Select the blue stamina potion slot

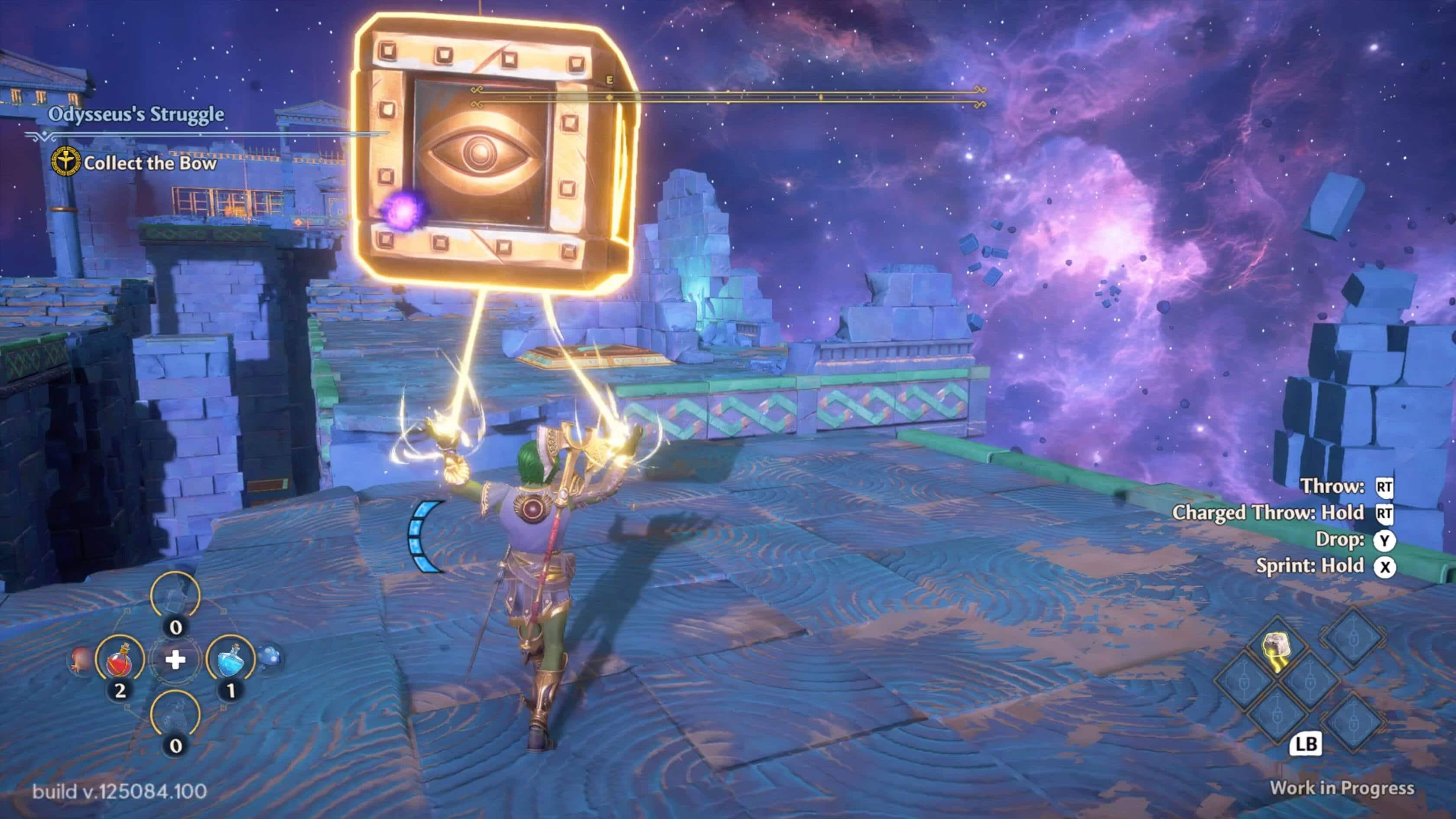click(x=230, y=660)
